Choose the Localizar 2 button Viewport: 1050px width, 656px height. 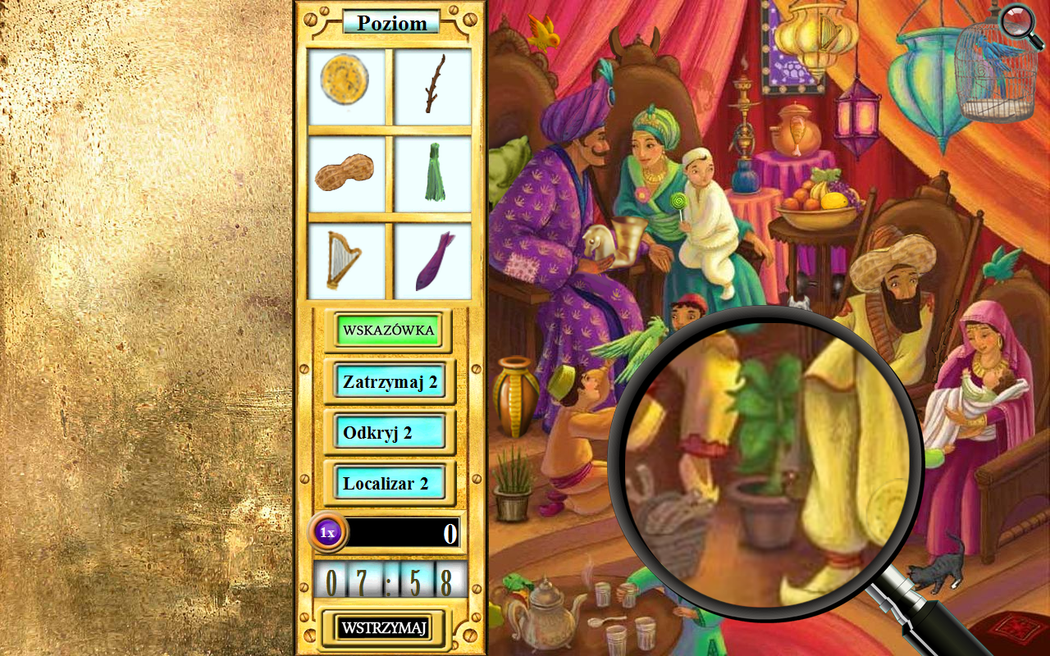[390, 484]
